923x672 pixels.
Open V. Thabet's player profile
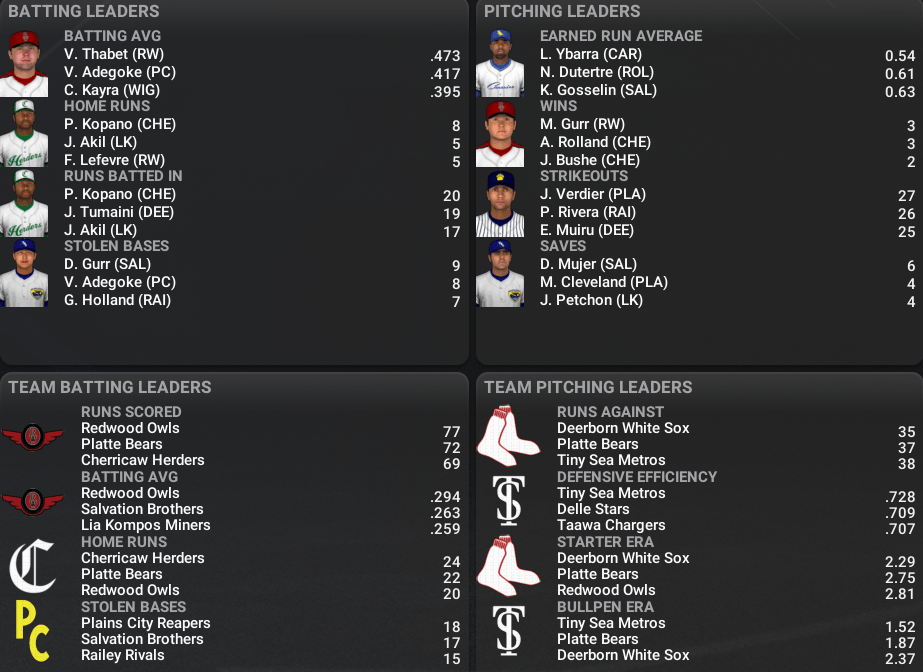click(114, 54)
